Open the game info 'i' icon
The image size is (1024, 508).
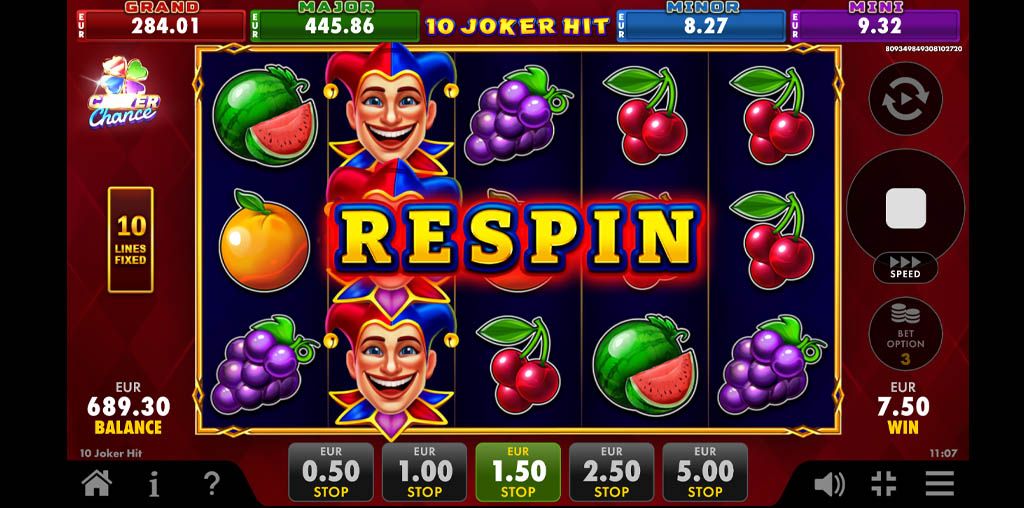153,485
